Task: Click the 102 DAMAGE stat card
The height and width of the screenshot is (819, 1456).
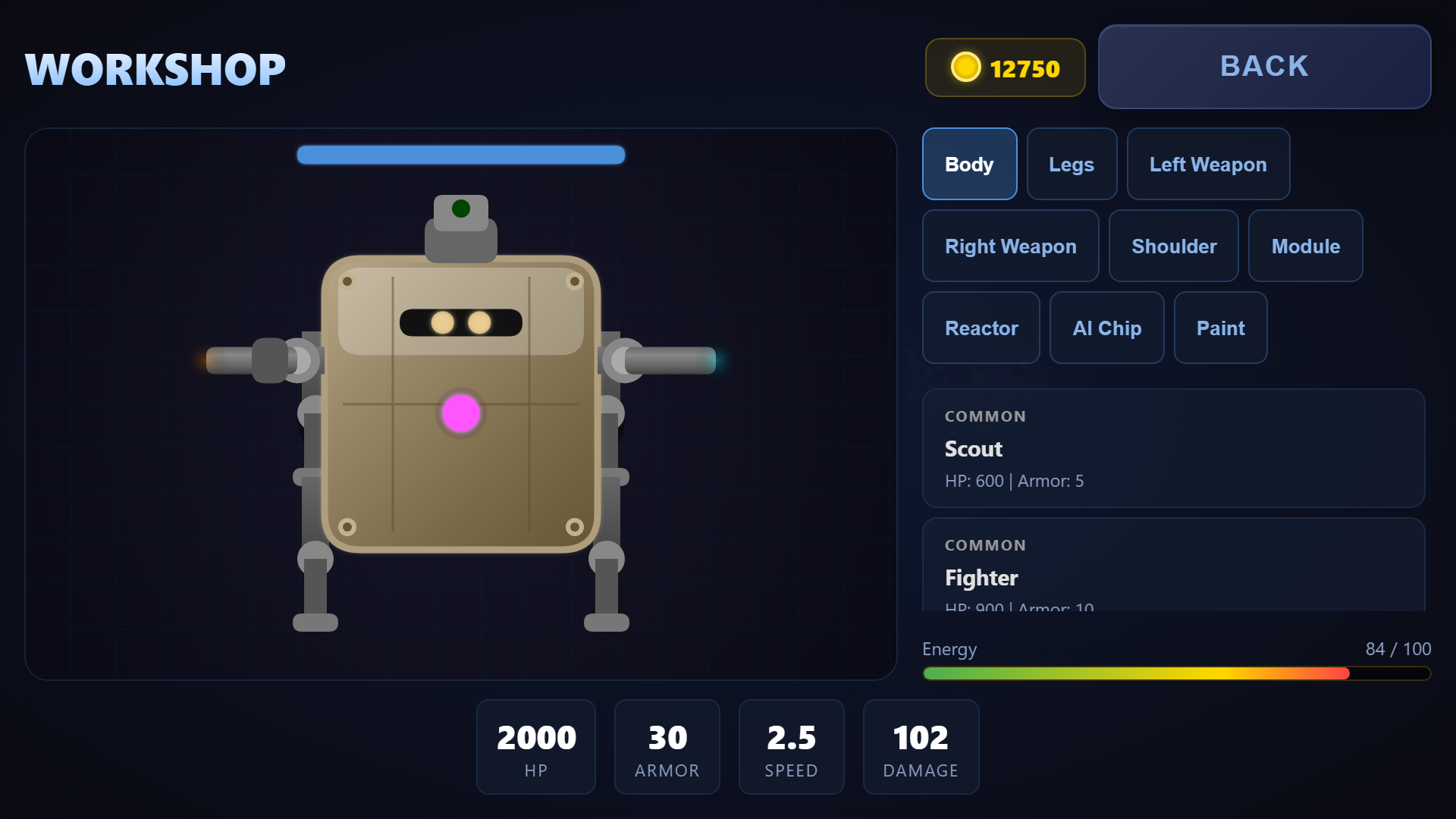Action: click(921, 747)
